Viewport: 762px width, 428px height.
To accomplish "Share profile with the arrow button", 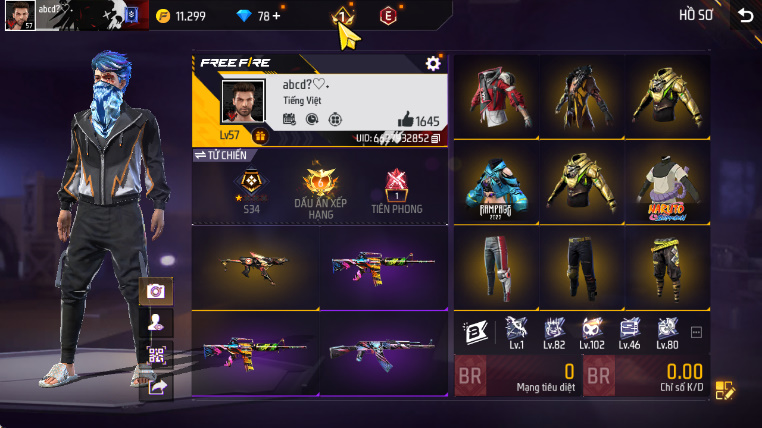I will (x=156, y=386).
